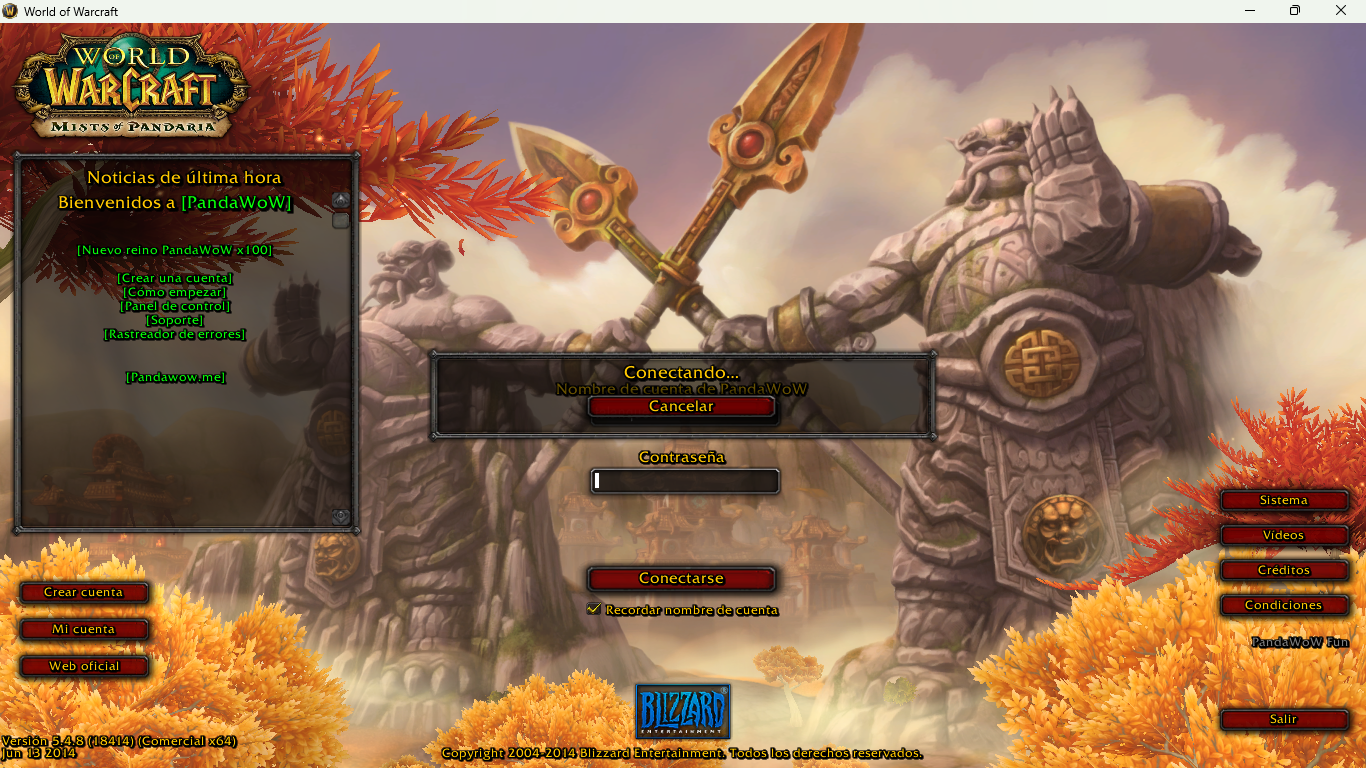Cancel the connection attempt
This screenshot has height=768, width=1366.
pyautogui.click(x=681, y=407)
